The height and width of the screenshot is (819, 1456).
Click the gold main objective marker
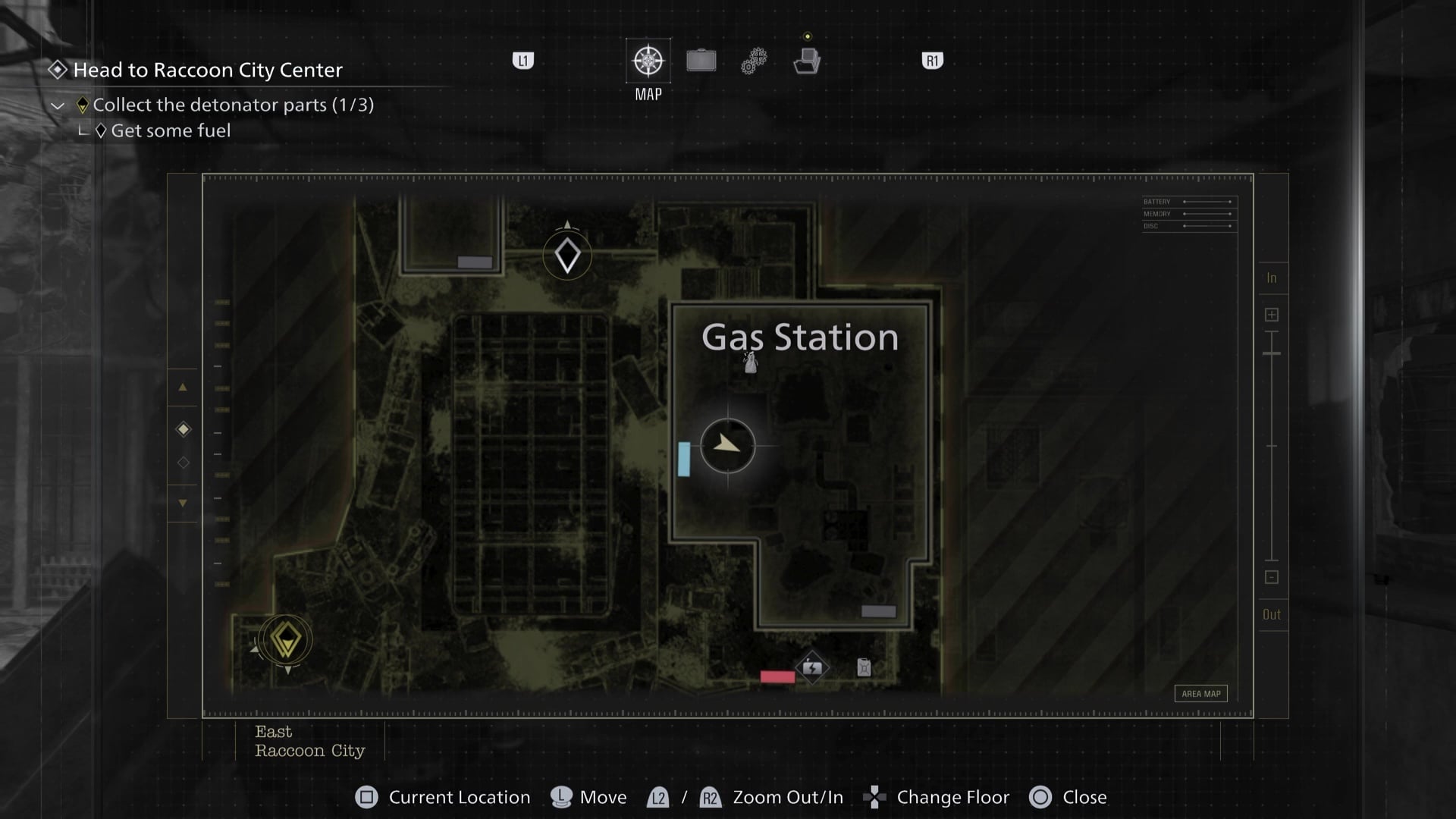[x=286, y=640]
